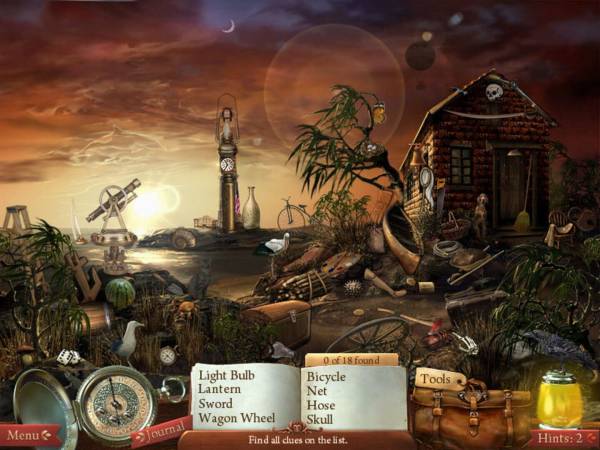Screen dimensions: 600x450
Task: Select Light Bulb in the clue list
Action: (x=228, y=376)
